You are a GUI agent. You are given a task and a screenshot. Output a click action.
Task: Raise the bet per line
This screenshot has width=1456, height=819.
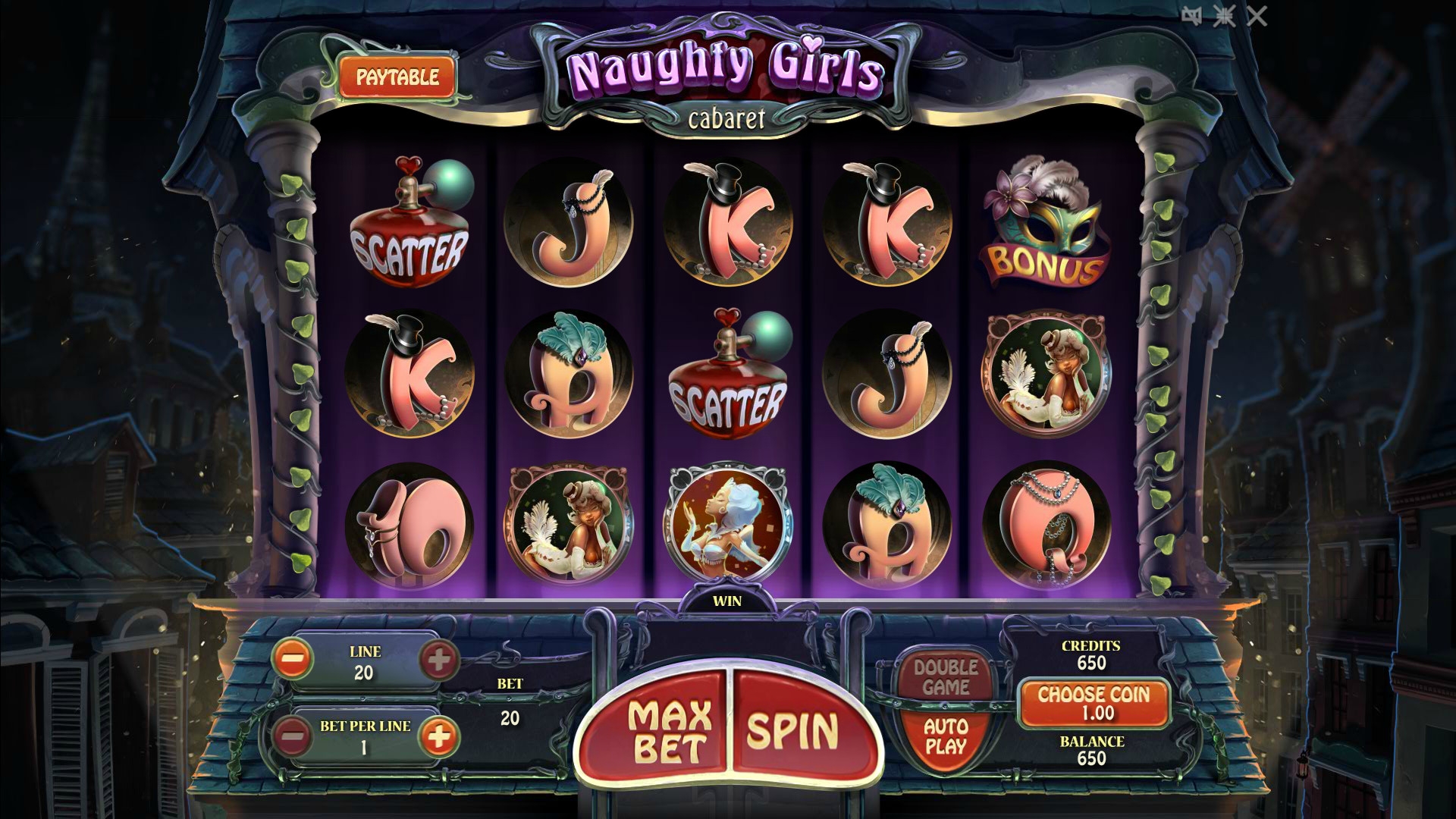[x=438, y=736]
